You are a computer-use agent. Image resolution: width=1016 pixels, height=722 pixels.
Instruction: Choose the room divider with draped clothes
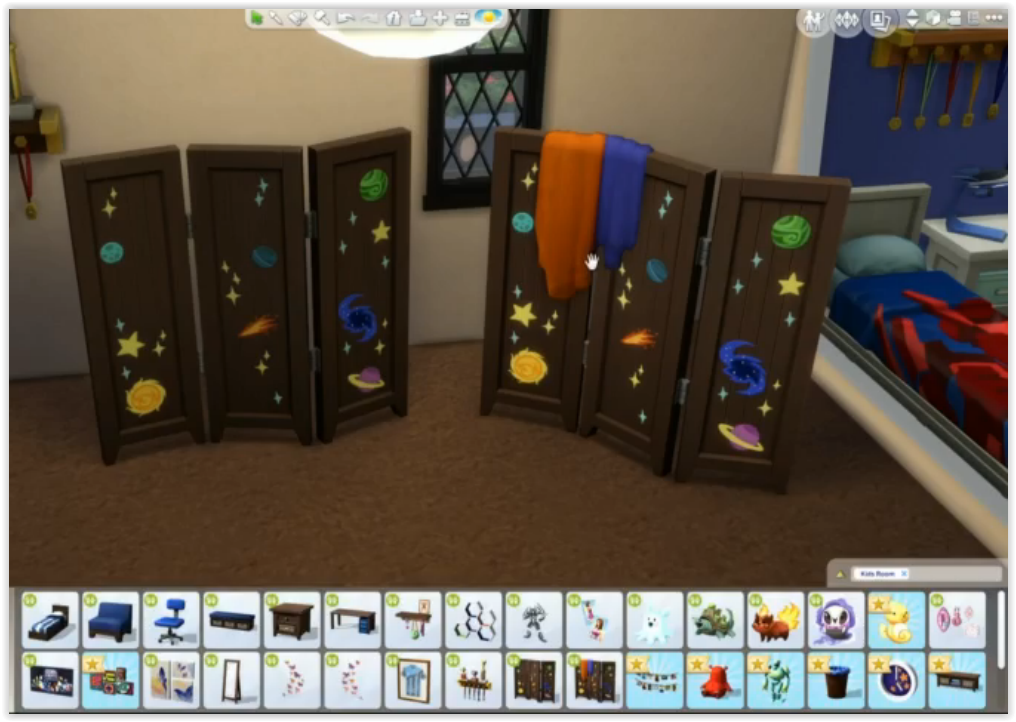pos(595,681)
